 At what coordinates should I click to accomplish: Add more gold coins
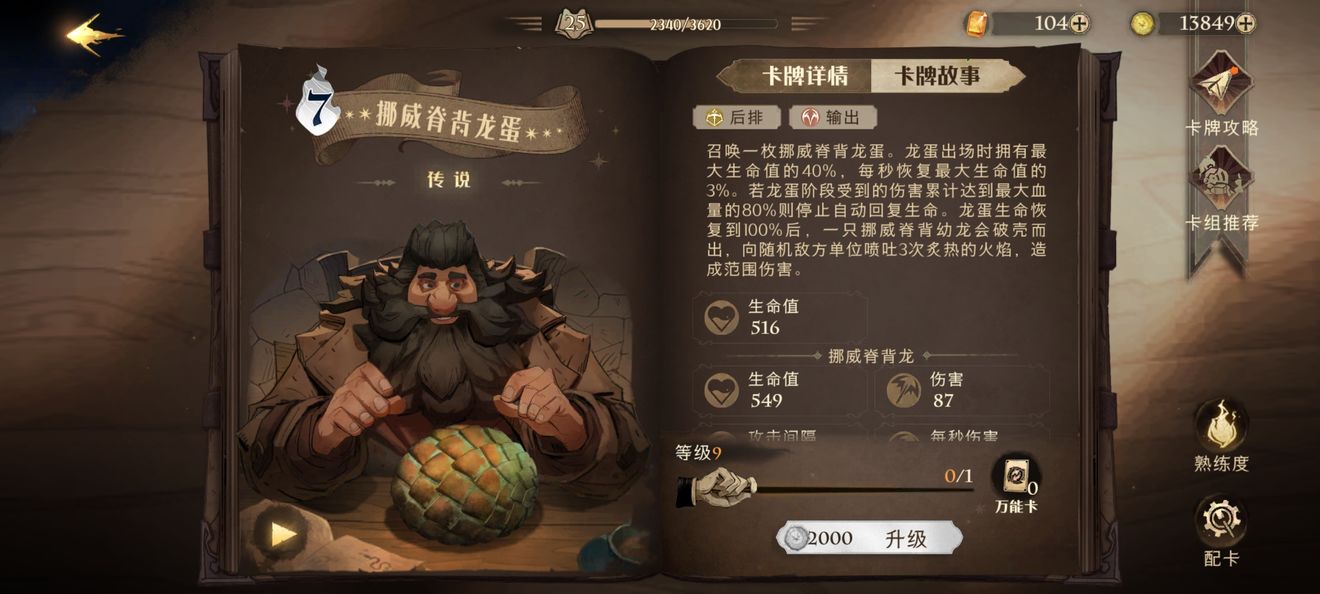[x=1246, y=24]
